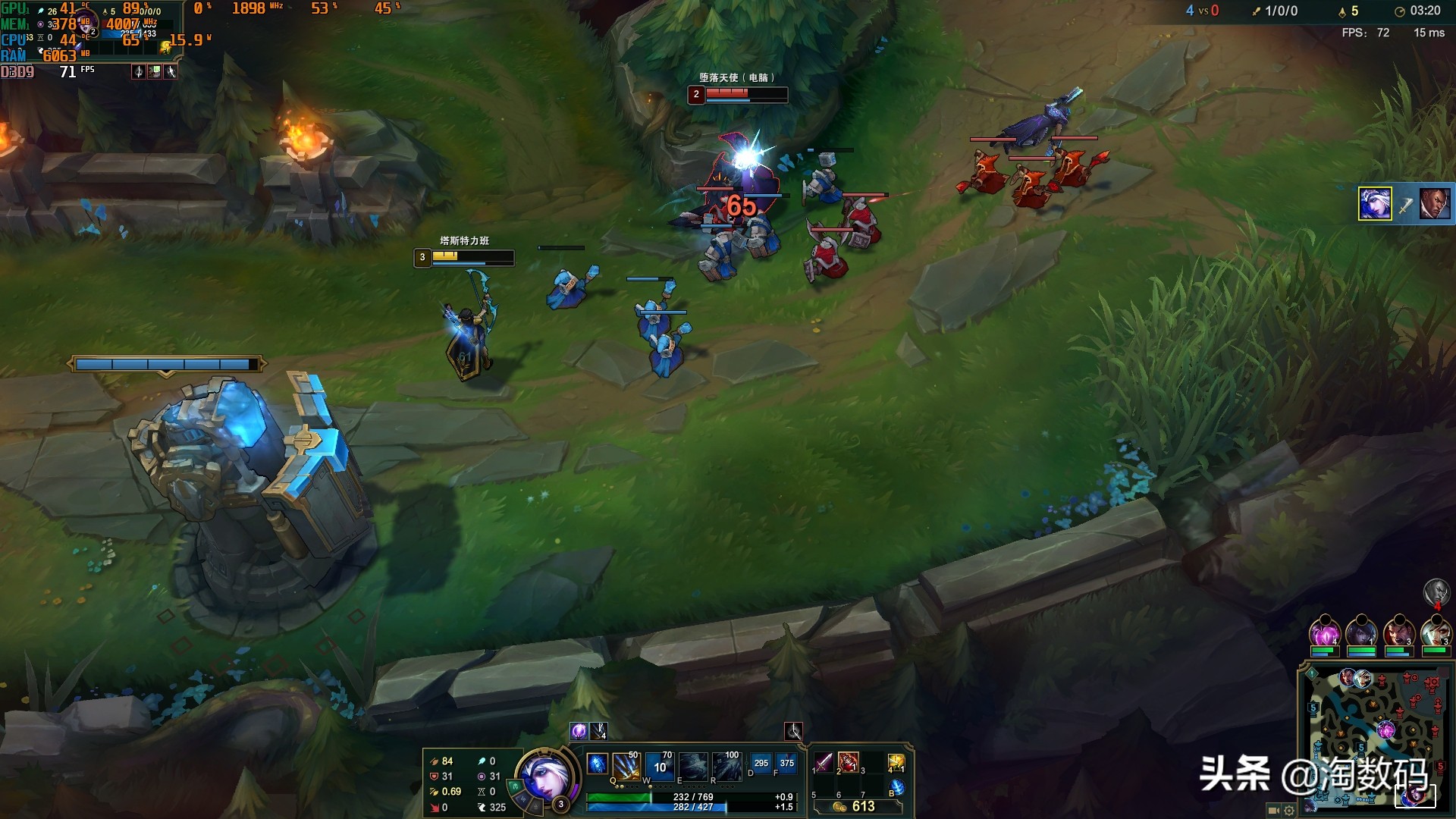This screenshot has width=1456, height=819.
Task: Use the D summoner spell
Action: coord(761,764)
